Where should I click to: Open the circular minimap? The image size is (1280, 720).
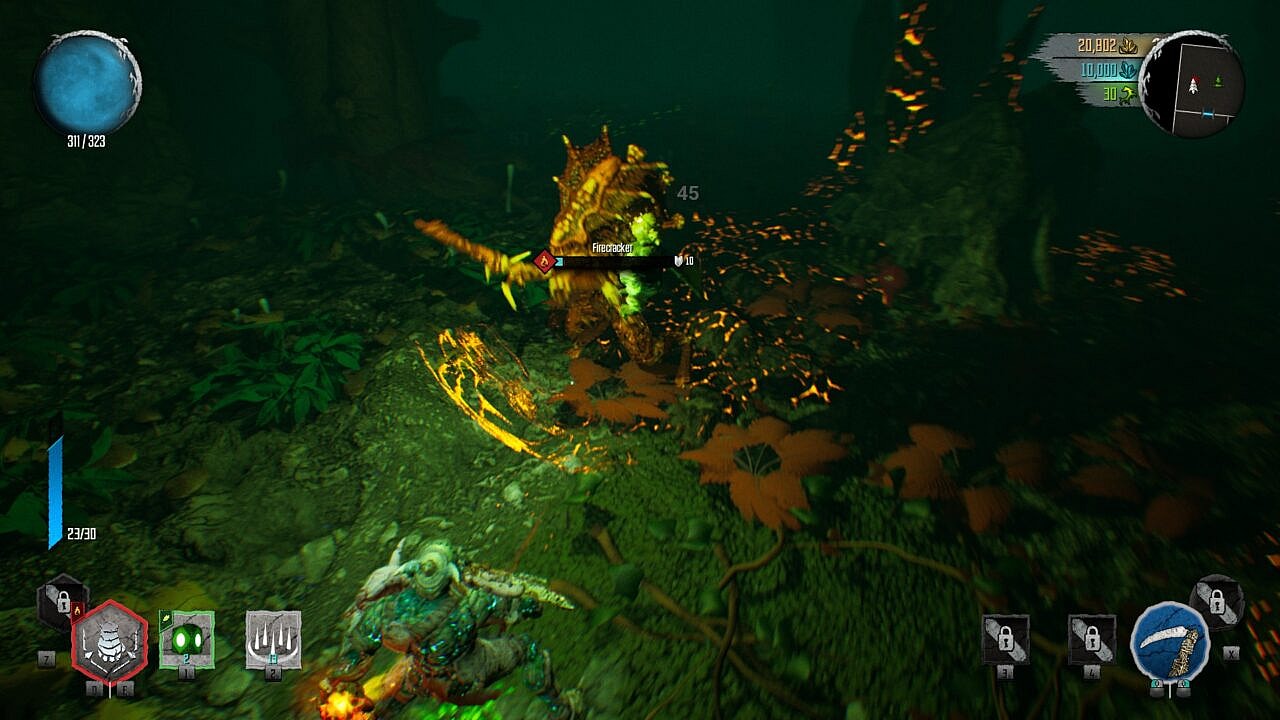pos(1191,82)
